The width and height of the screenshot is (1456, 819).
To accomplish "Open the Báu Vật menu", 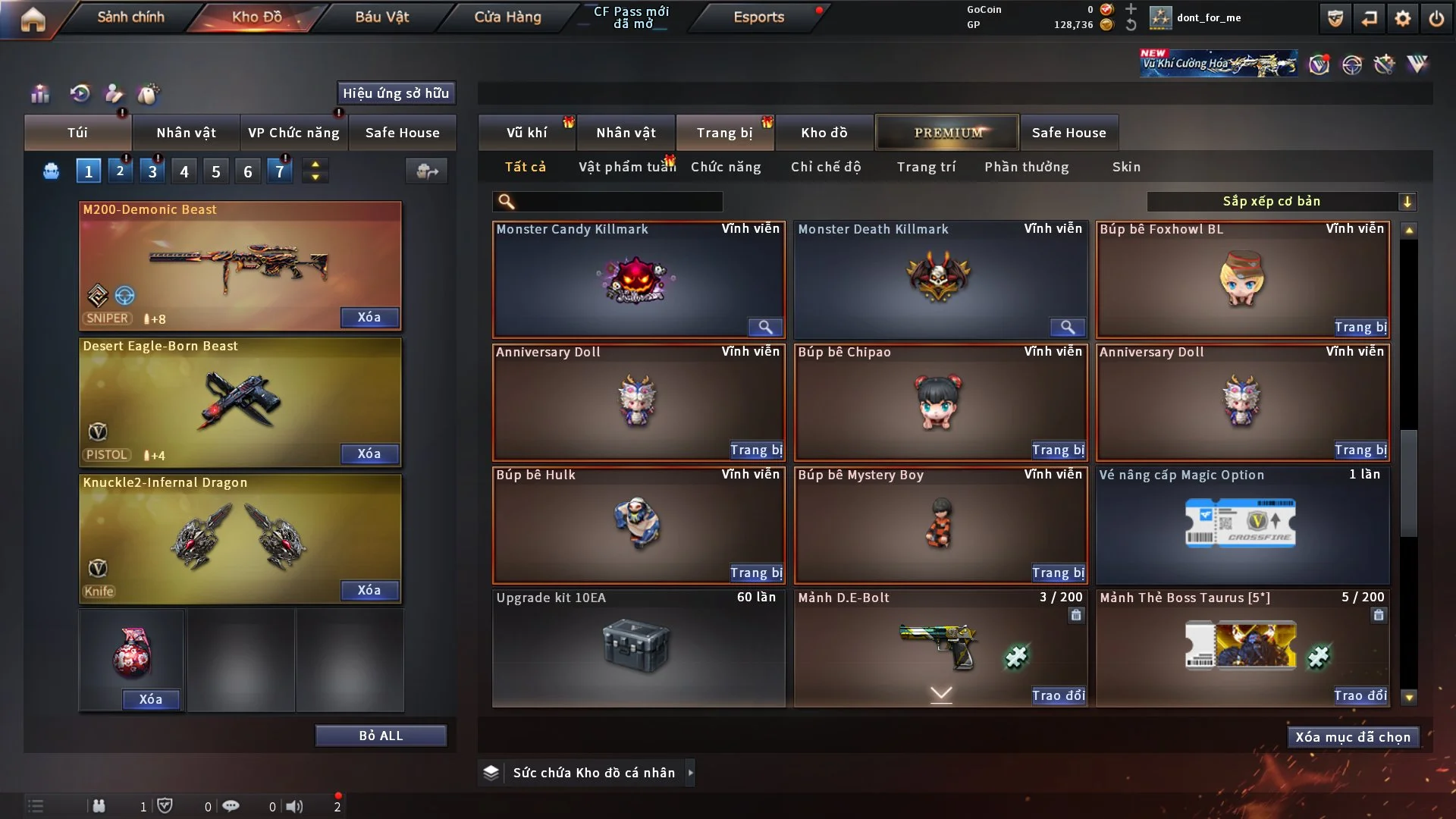I will (x=381, y=17).
